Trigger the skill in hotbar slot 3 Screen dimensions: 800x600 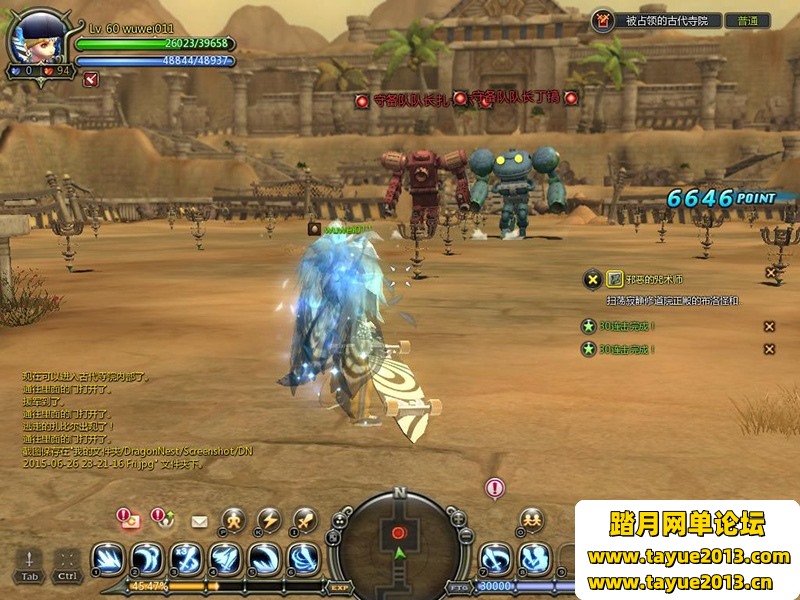(x=186, y=558)
